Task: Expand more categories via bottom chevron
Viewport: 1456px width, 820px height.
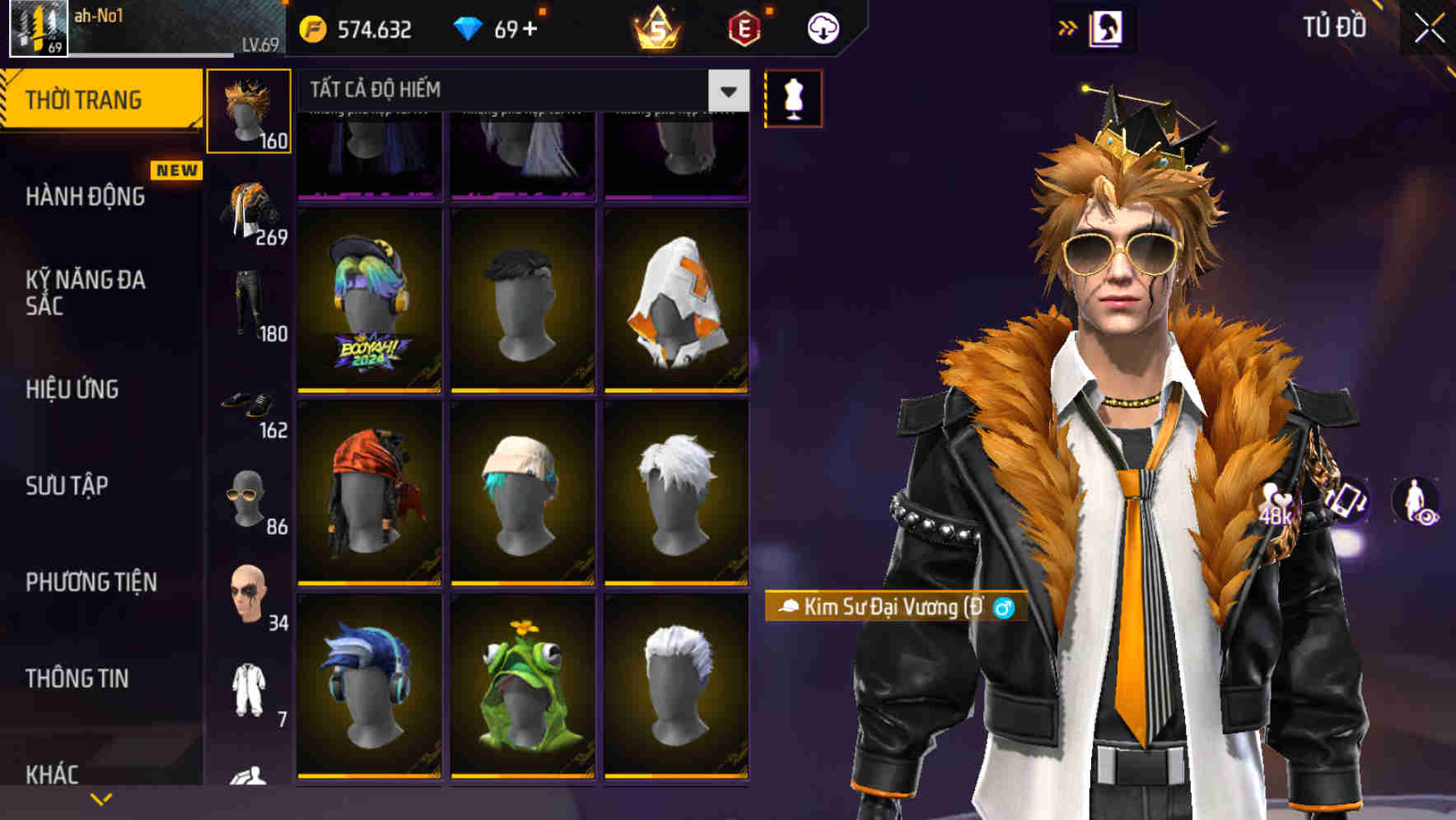Action: [100, 797]
